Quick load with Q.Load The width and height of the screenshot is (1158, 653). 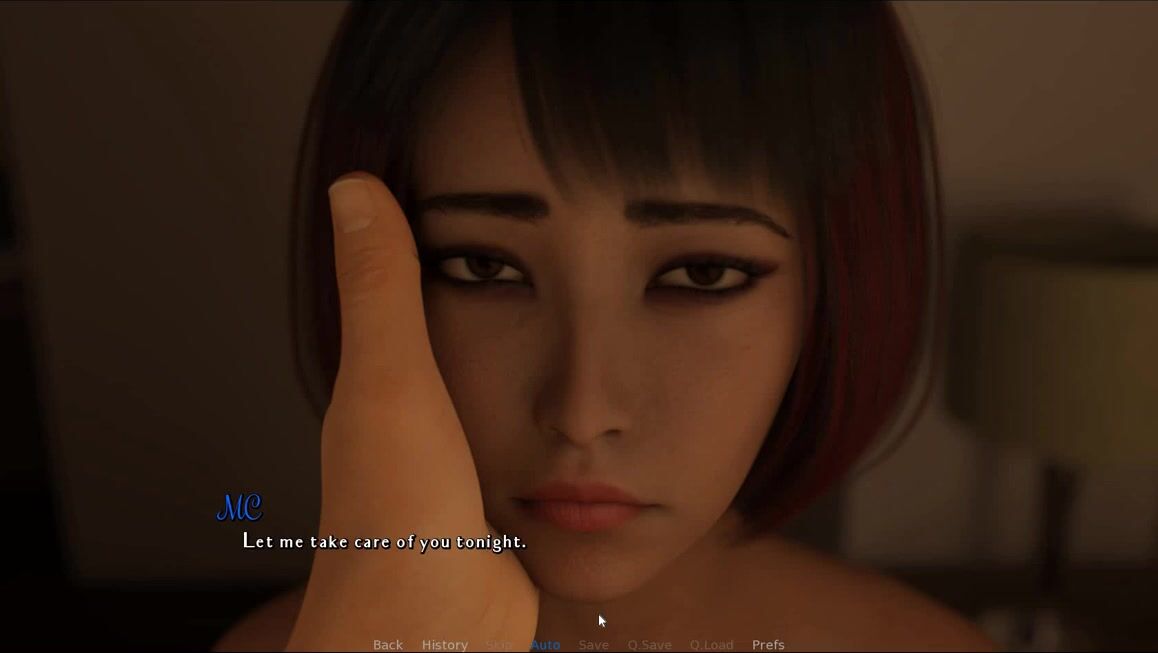[x=711, y=645]
